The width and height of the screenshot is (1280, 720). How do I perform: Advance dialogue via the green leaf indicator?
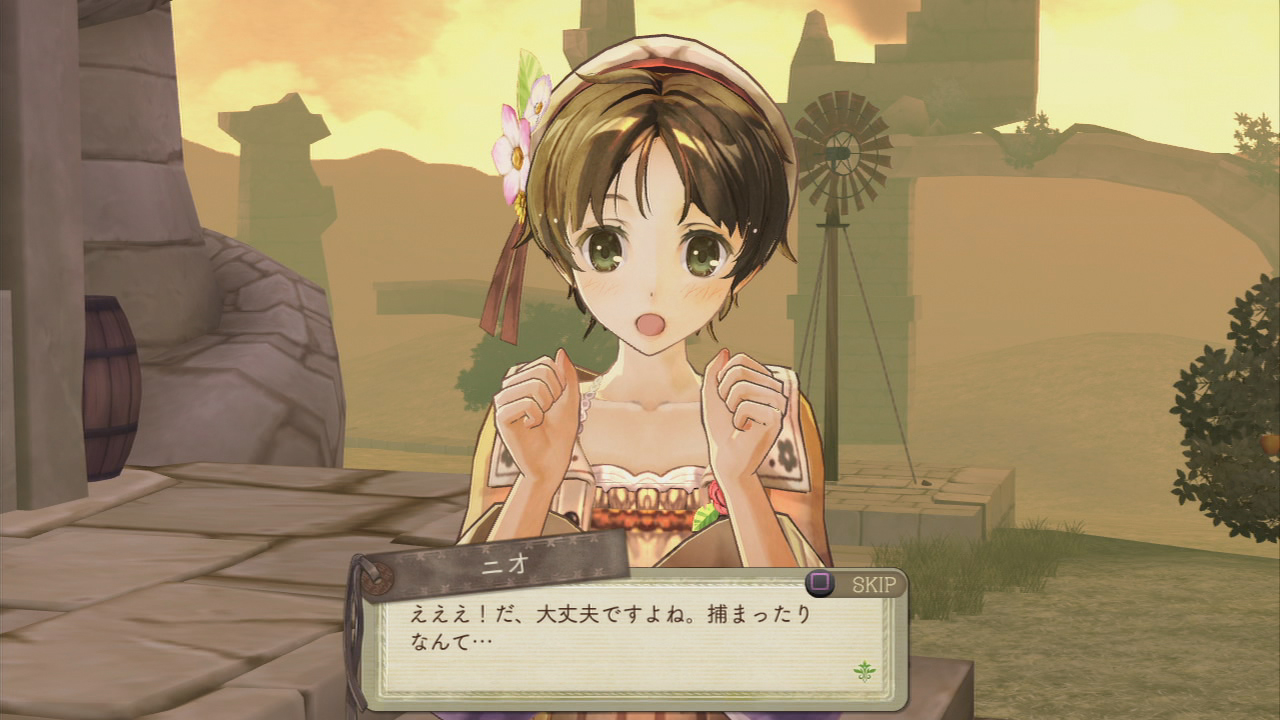(863, 669)
